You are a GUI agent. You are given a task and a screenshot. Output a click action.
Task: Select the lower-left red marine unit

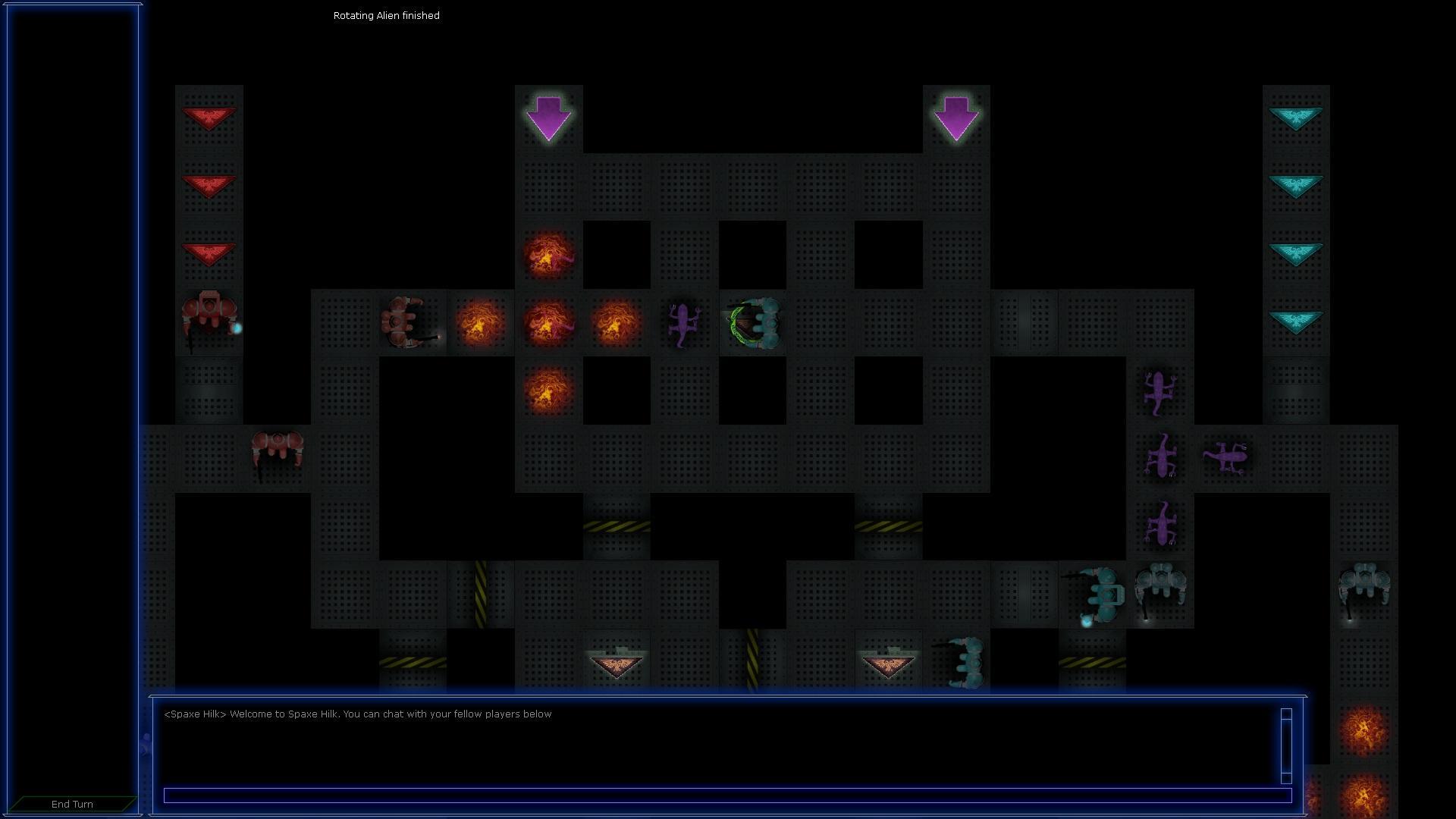277,453
